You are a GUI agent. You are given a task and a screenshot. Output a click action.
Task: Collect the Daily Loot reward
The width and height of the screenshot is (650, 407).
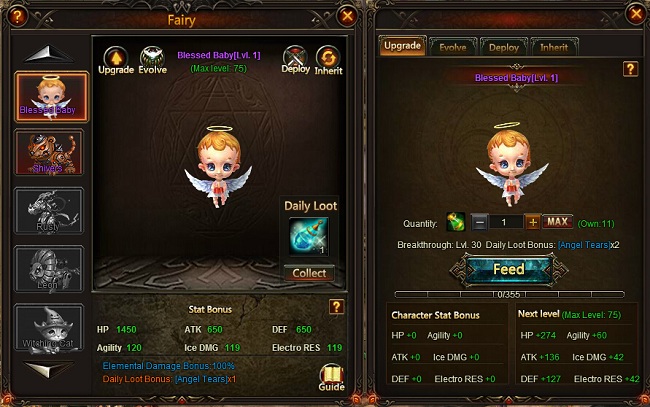click(309, 273)
